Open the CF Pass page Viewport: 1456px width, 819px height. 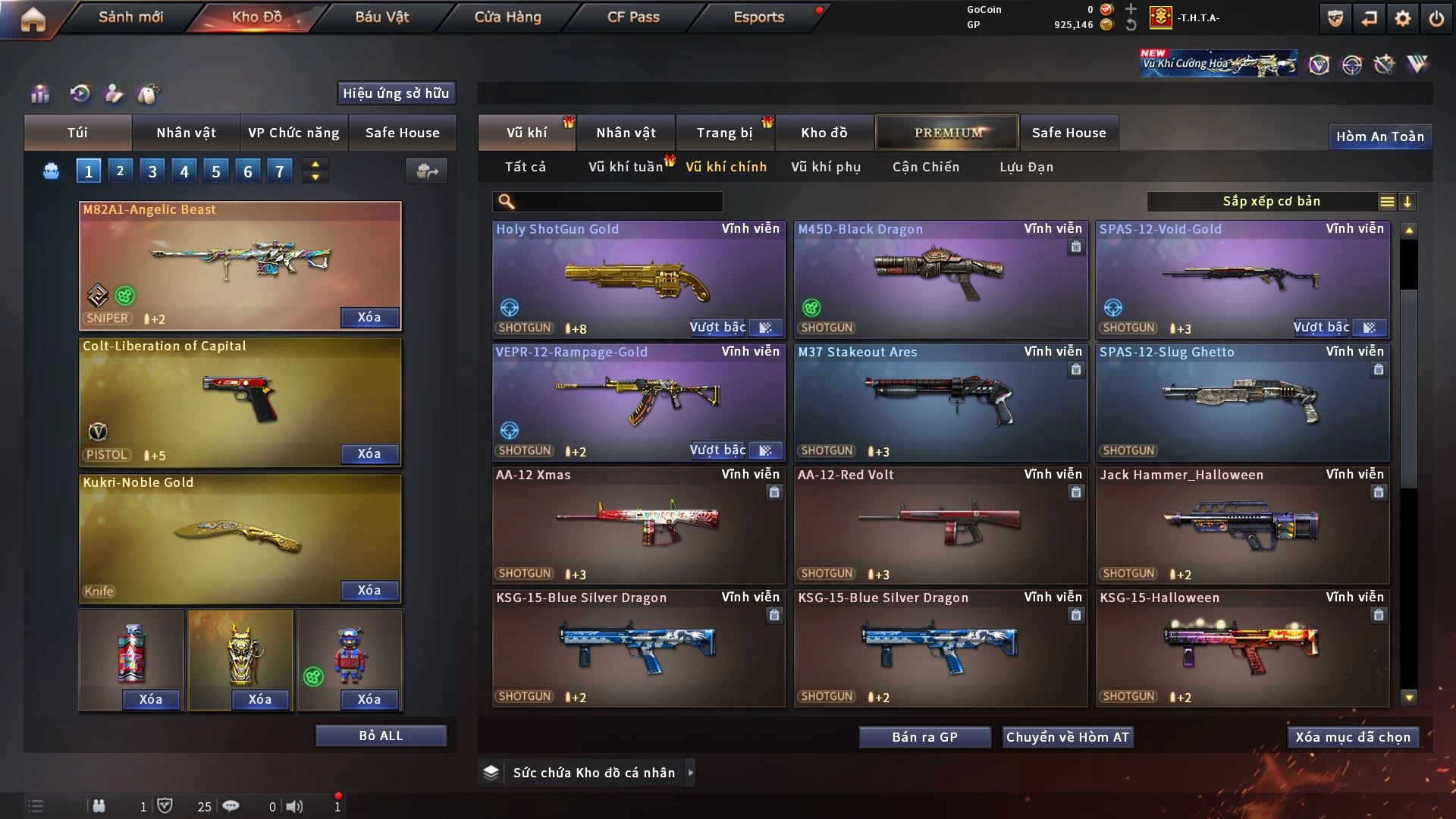pos(633,17)
